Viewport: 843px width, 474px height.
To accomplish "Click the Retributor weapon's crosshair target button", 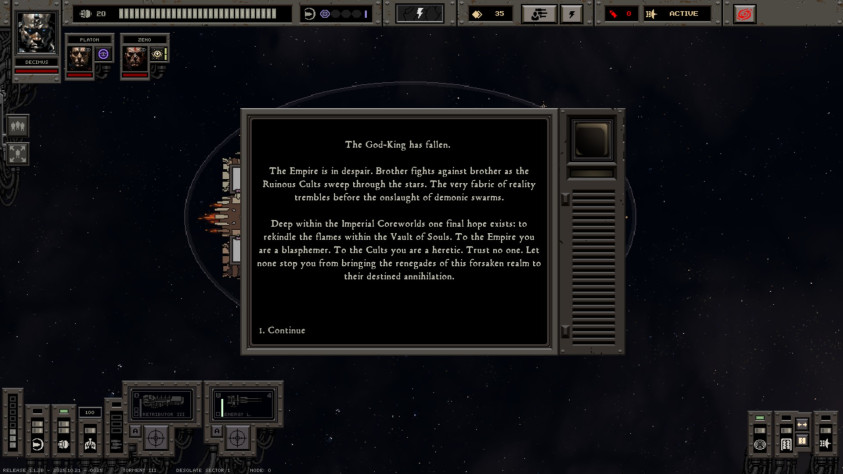I will 156,438.
